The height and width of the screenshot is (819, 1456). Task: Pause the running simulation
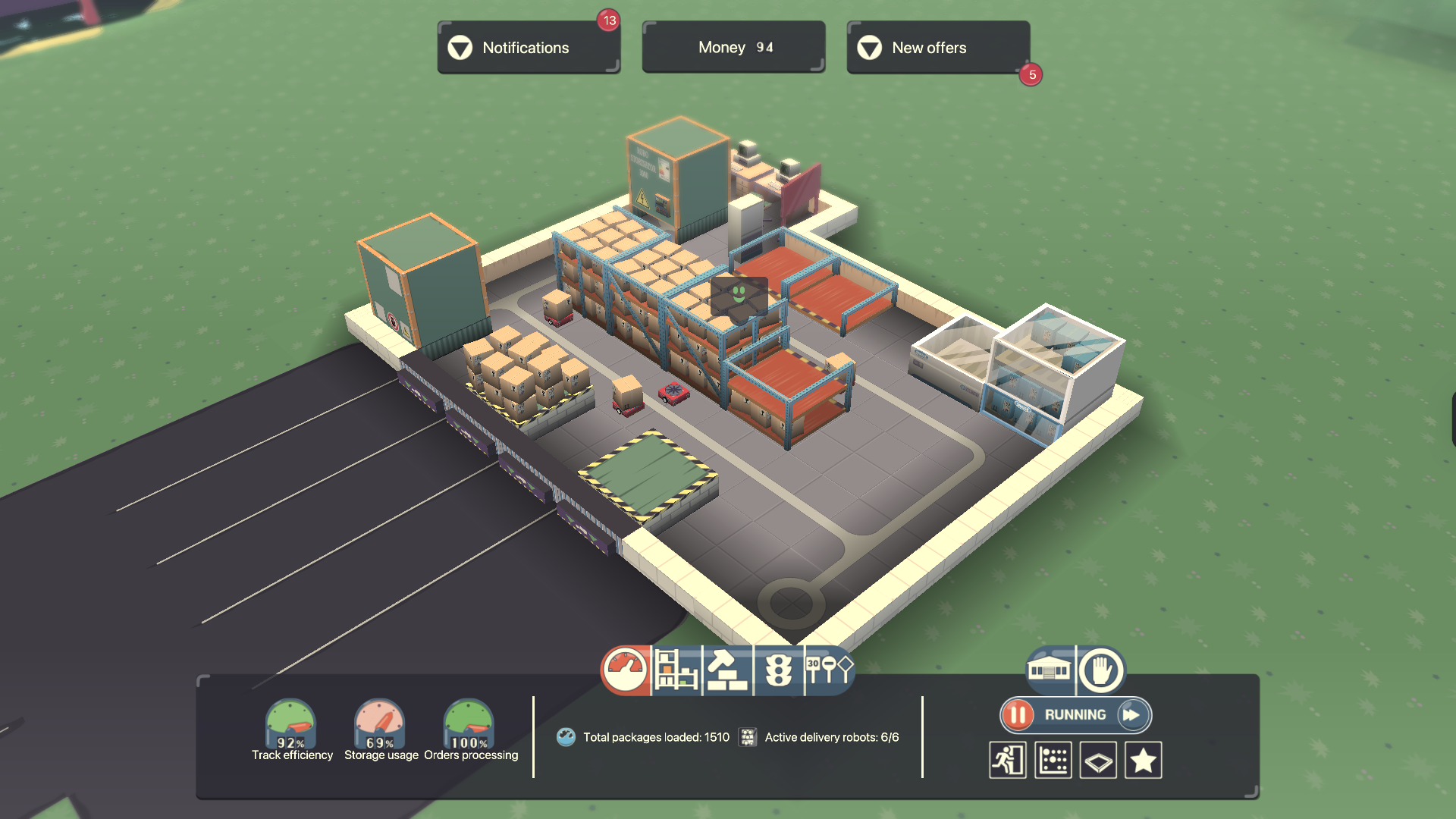pyautogui.click(x=1018, y=715)
